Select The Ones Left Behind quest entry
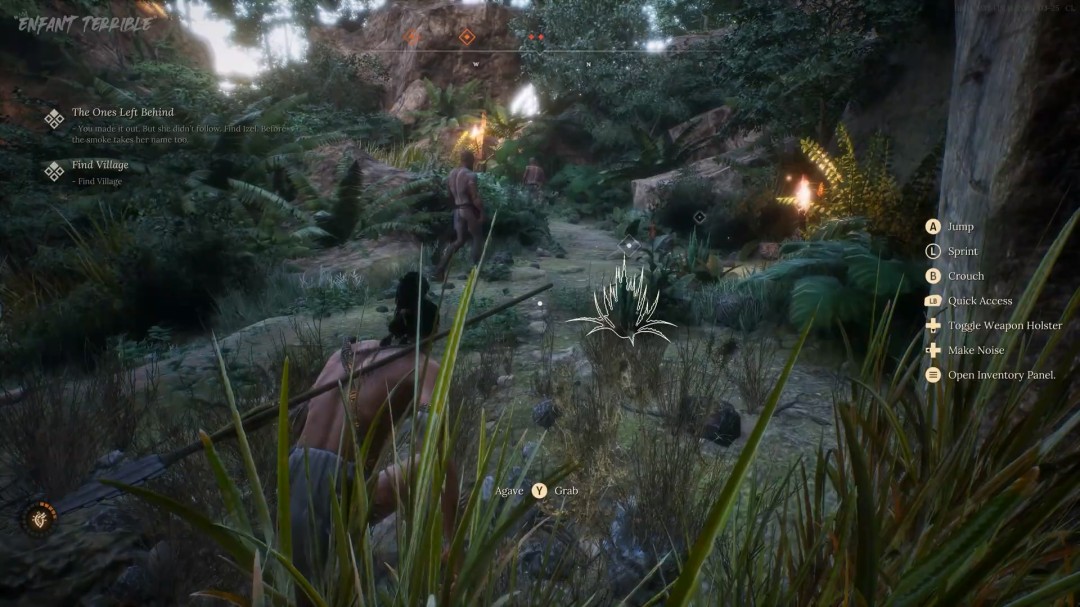This screenshot has width=1080, height=607. (122, 113)
